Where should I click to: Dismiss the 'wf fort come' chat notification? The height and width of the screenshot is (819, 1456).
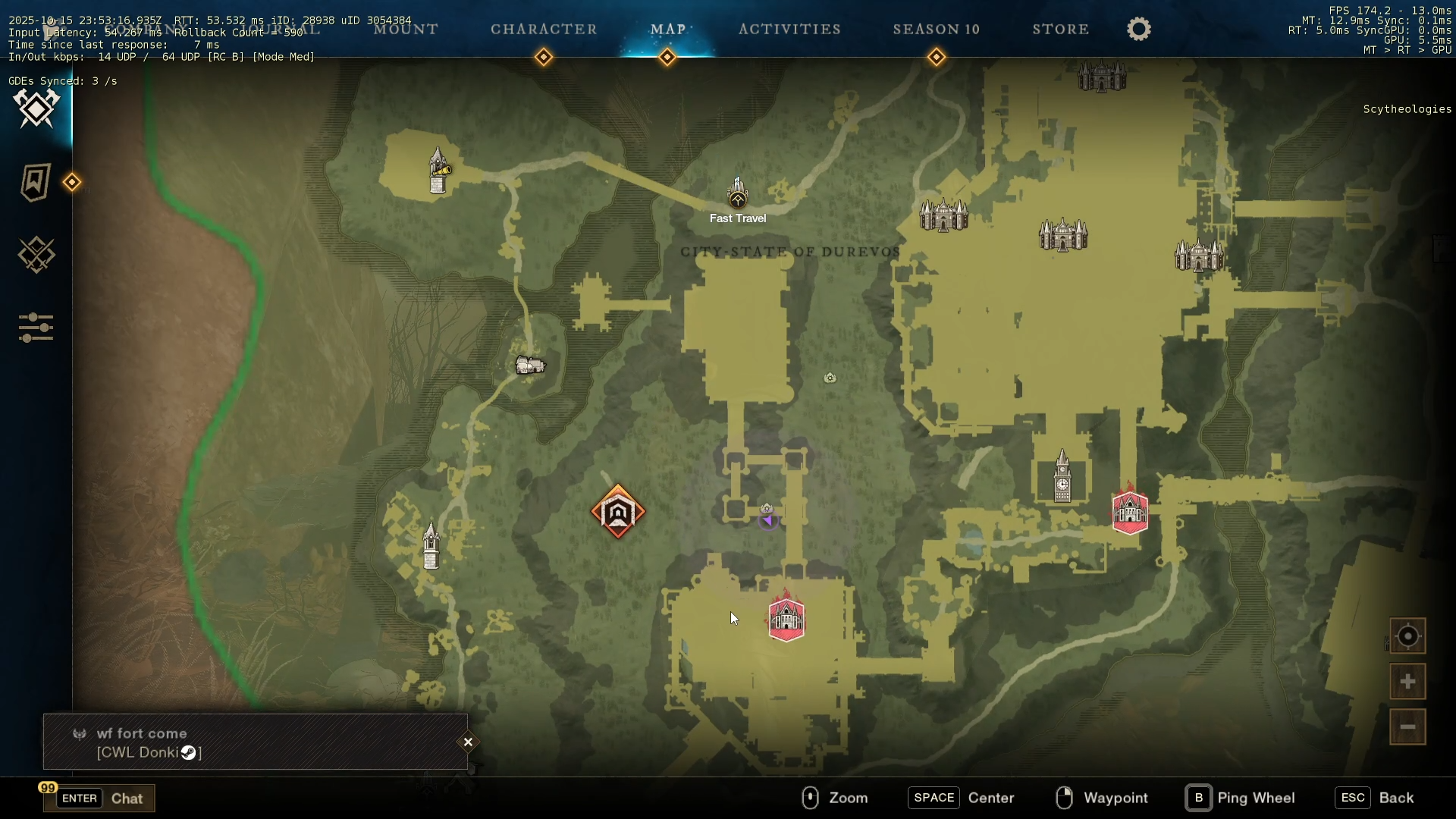(x=468, y=742)
